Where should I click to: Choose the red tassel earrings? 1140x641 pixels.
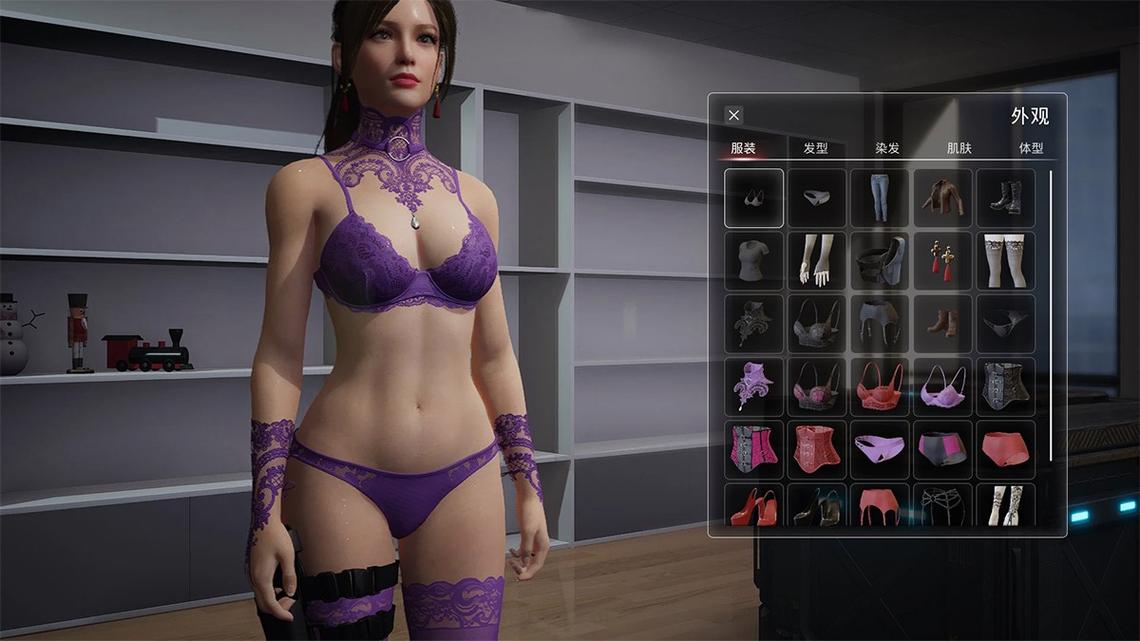942,261
